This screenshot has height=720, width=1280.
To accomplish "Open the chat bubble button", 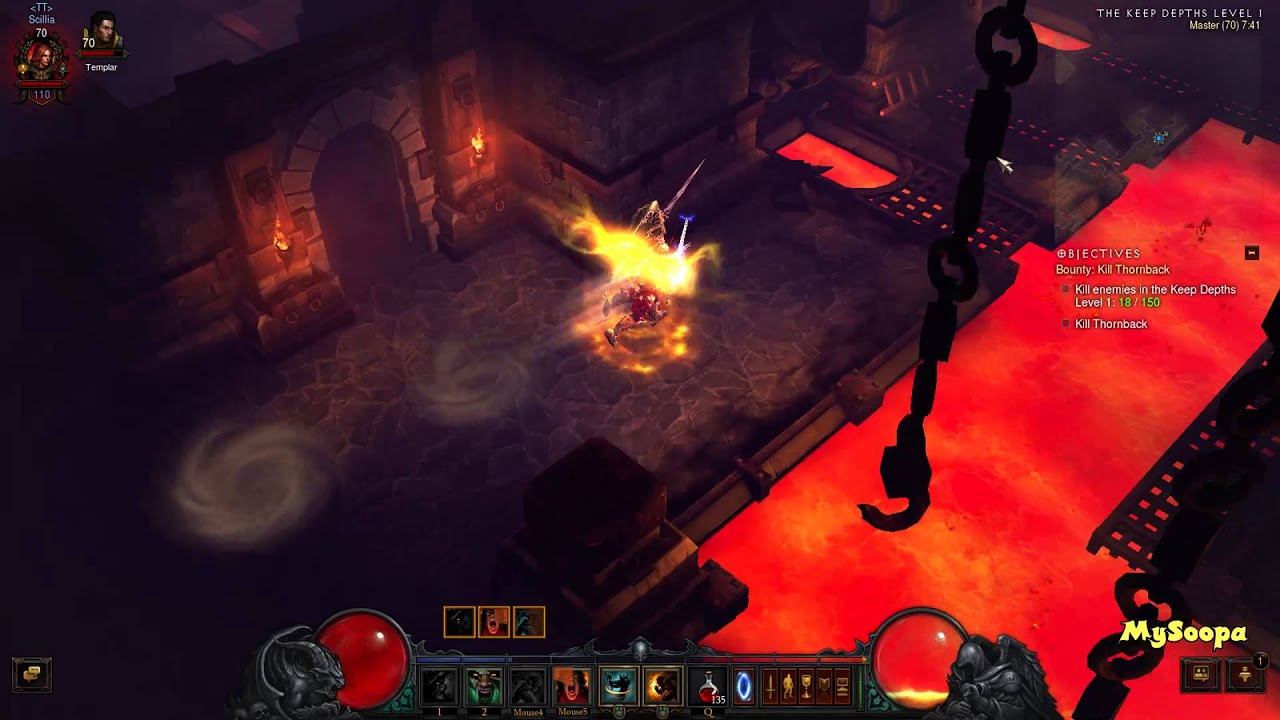I will [31, 675].
